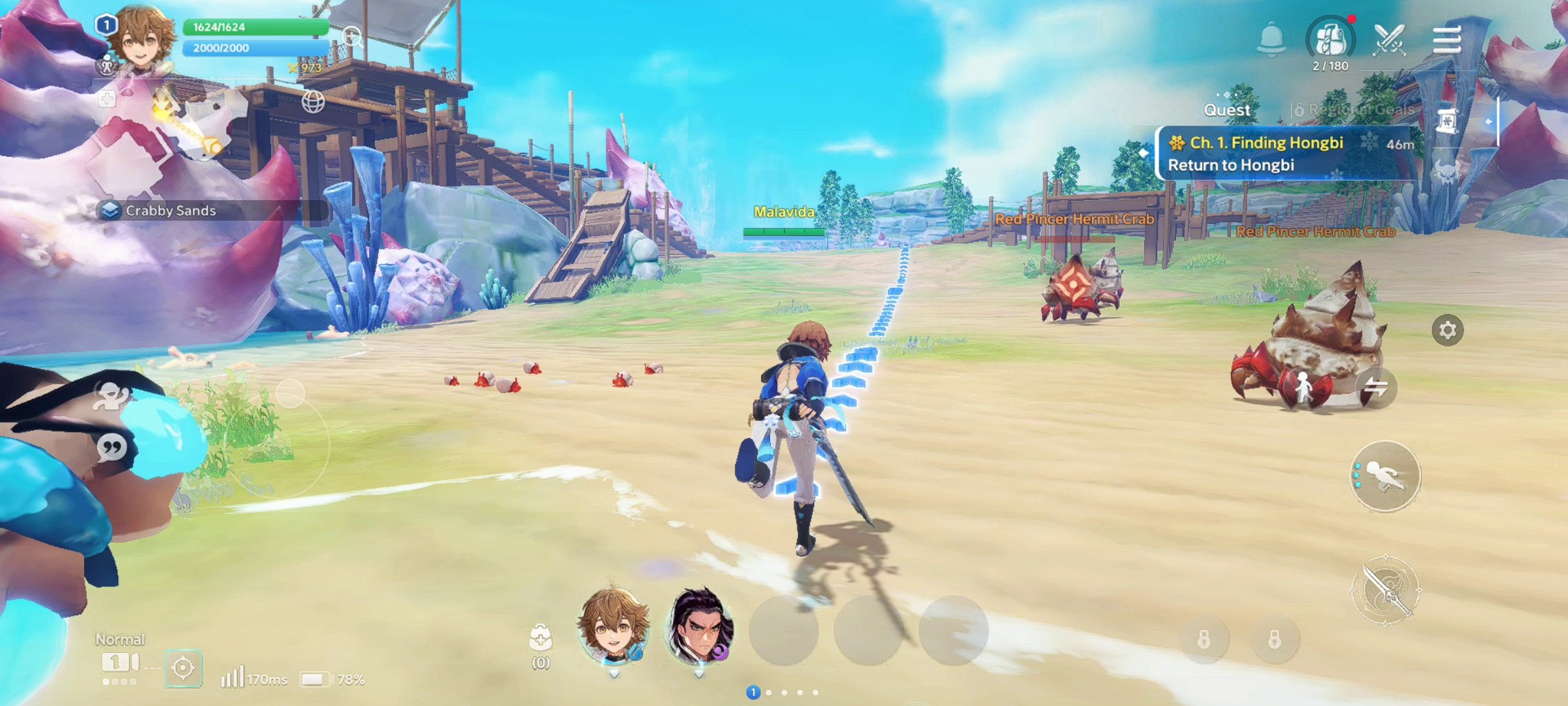Tap the crossed swords icon
This screenshot has height=706, width=1568.
pos(1389,39)
